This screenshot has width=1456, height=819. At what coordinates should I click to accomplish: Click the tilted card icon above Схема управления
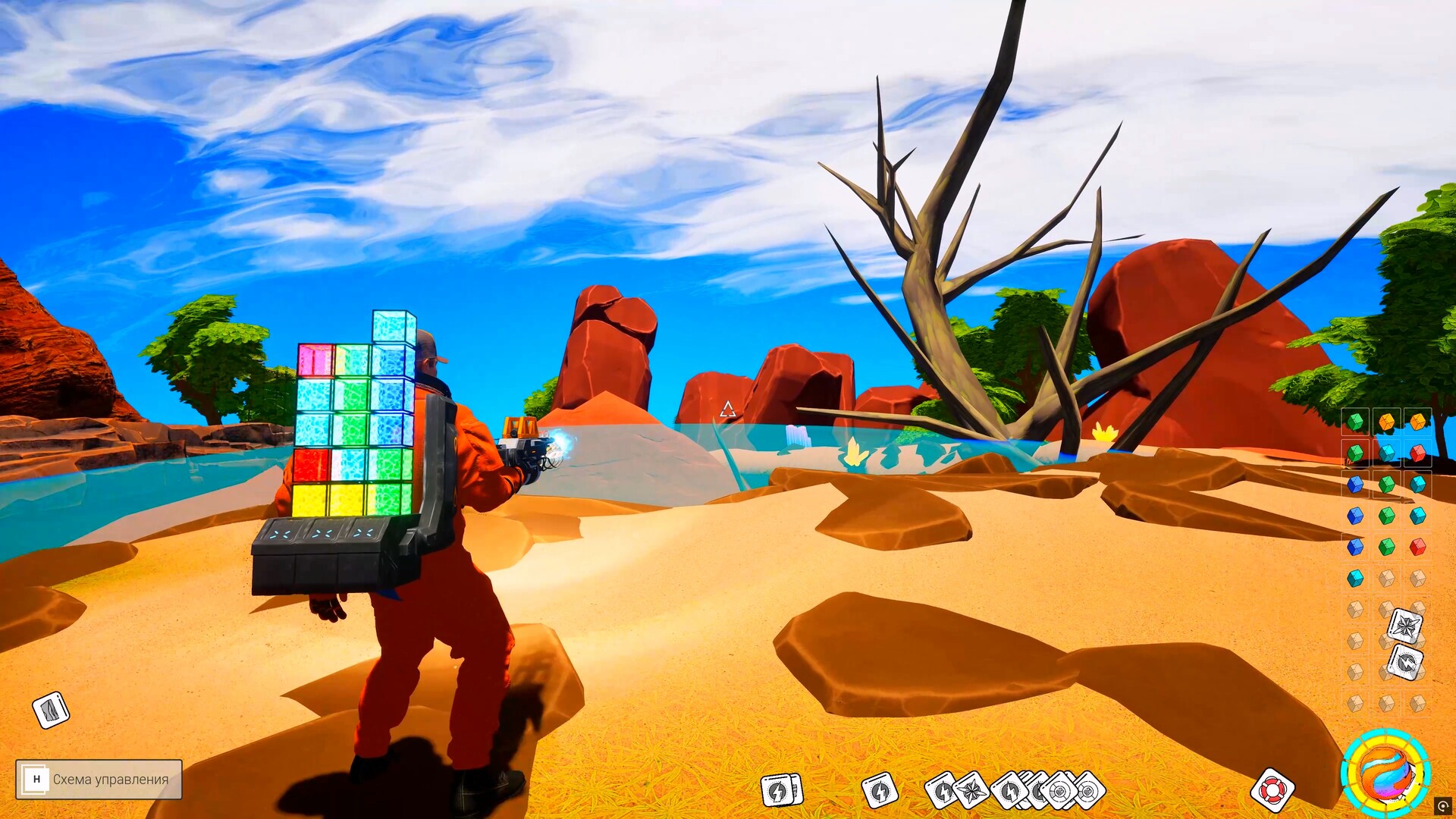pos(51,711)
